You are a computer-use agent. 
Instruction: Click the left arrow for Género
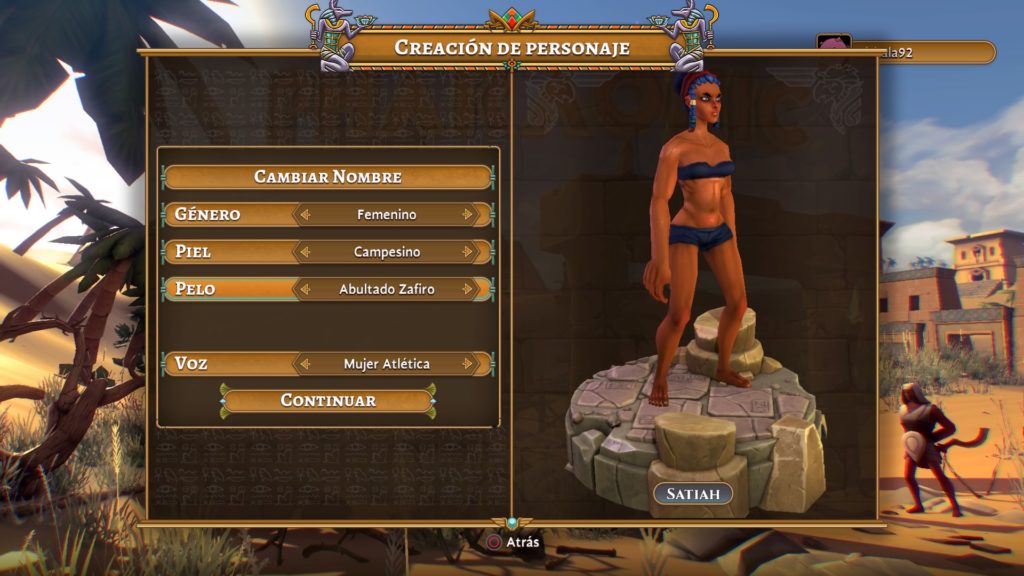pos(307,214)
